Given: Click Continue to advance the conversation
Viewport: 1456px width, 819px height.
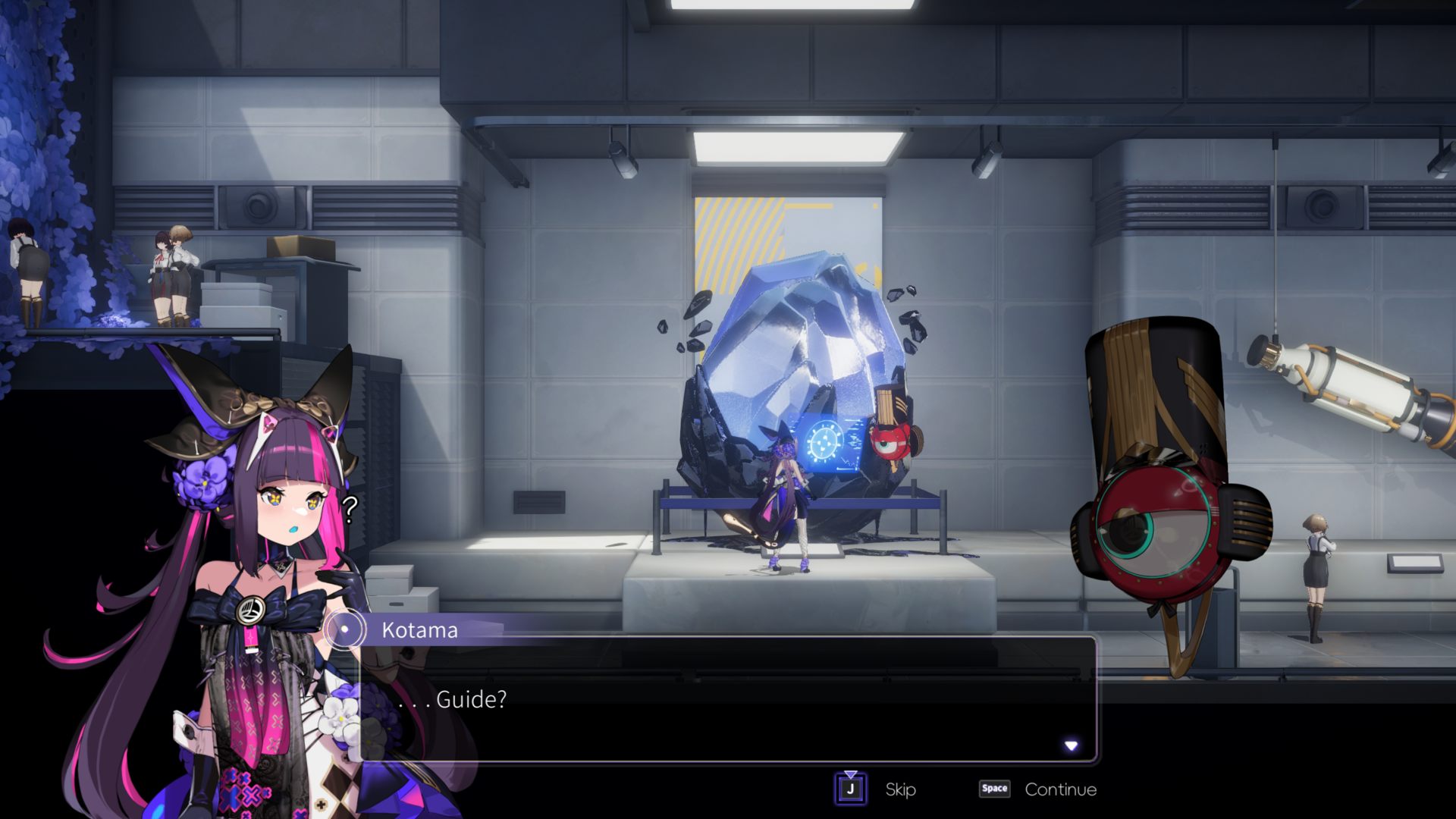Looking at the screenshot, I should pyautogui.click(x=1060, y=789).
